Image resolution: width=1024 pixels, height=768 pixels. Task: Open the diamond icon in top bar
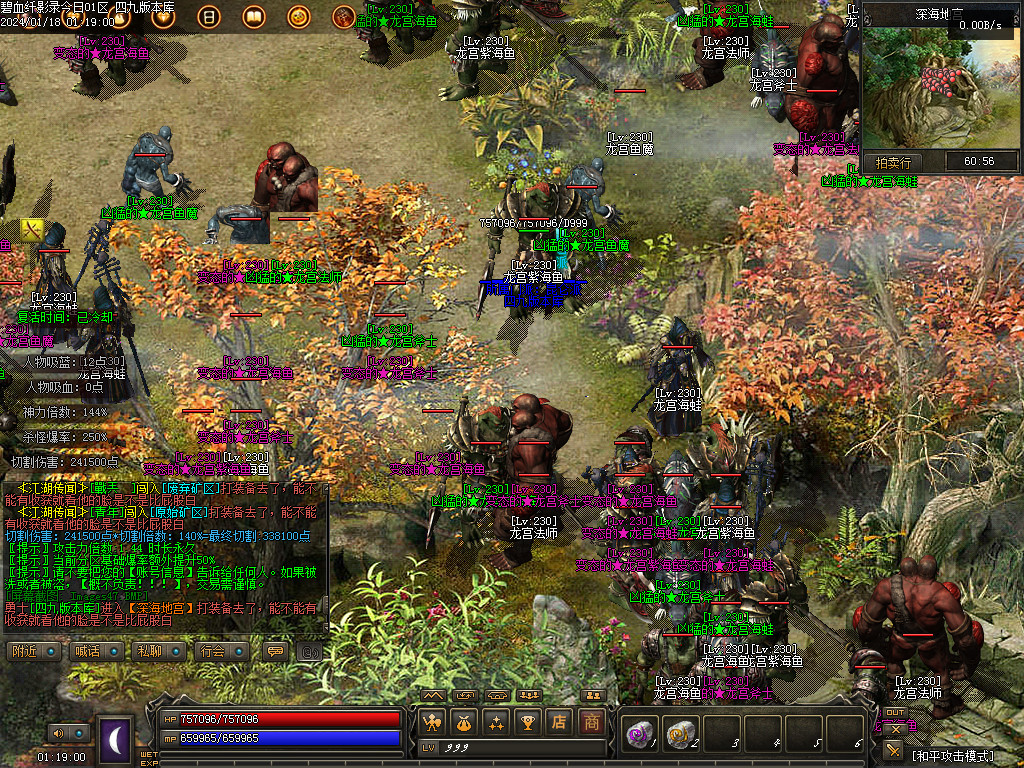point(164,17)
